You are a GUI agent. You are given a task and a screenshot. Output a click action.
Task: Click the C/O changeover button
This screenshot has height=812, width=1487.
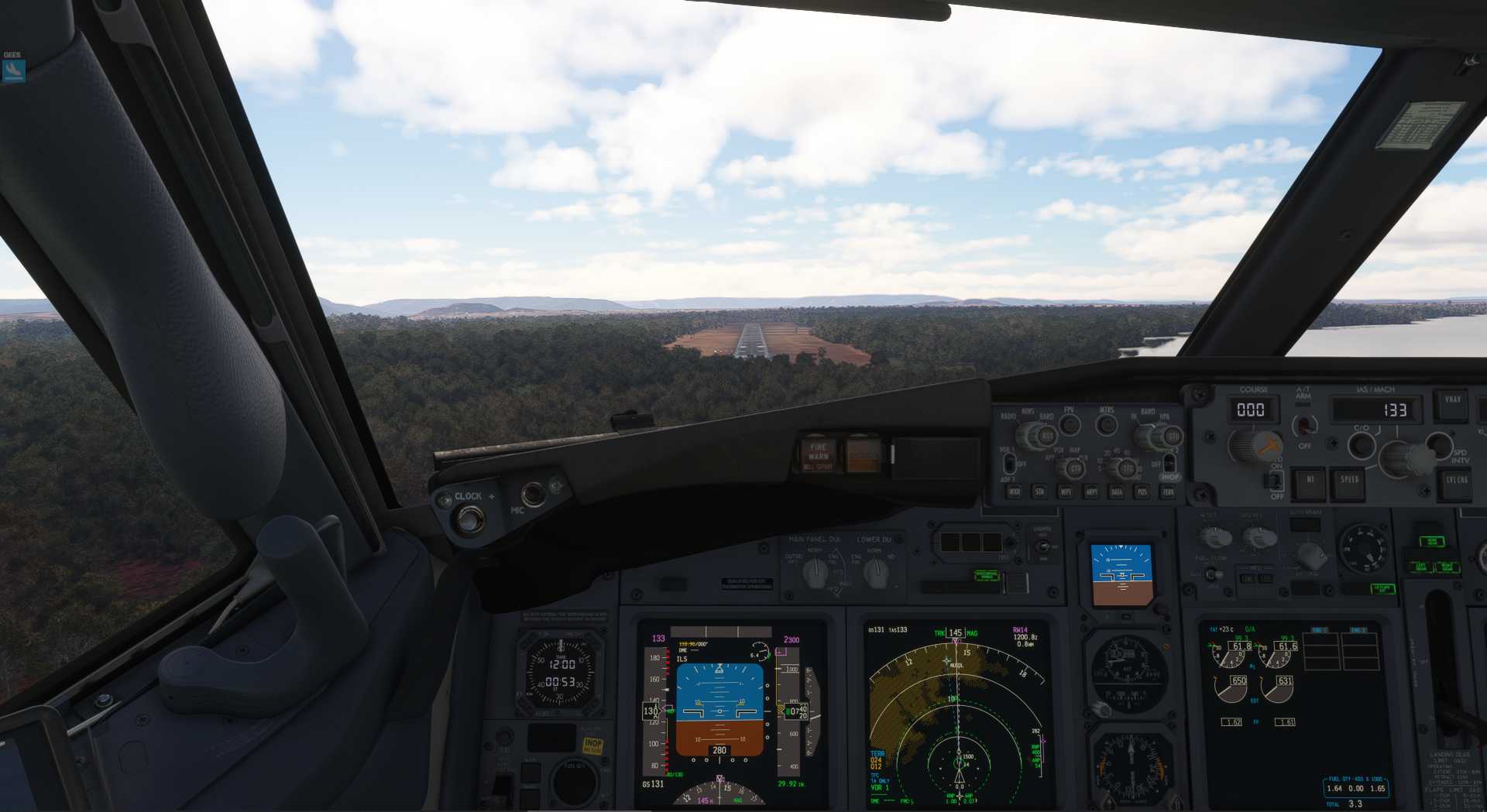[1361, 445]
